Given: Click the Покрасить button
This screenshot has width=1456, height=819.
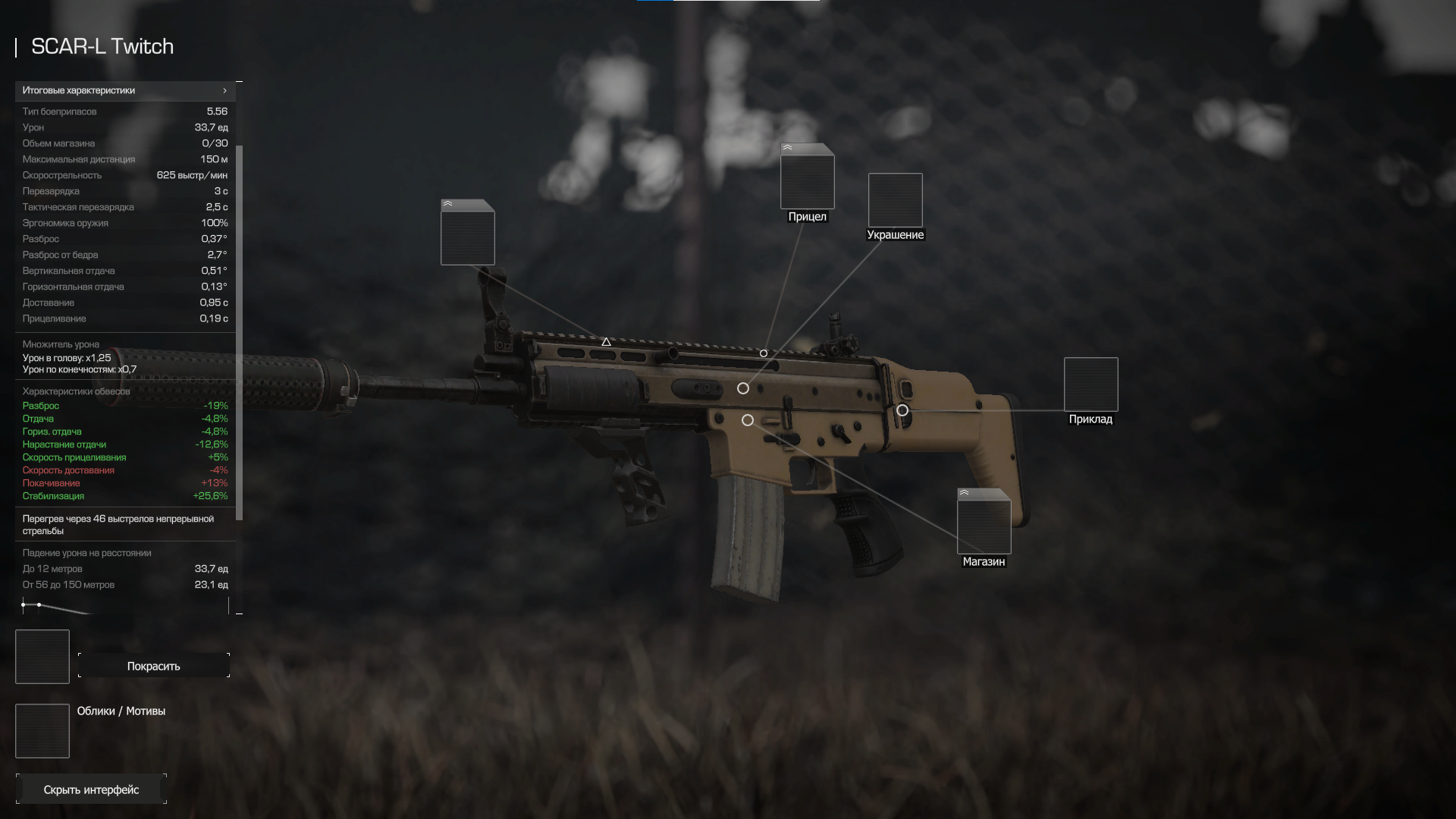Looking at the screenshot, I should tap(154, 666).
